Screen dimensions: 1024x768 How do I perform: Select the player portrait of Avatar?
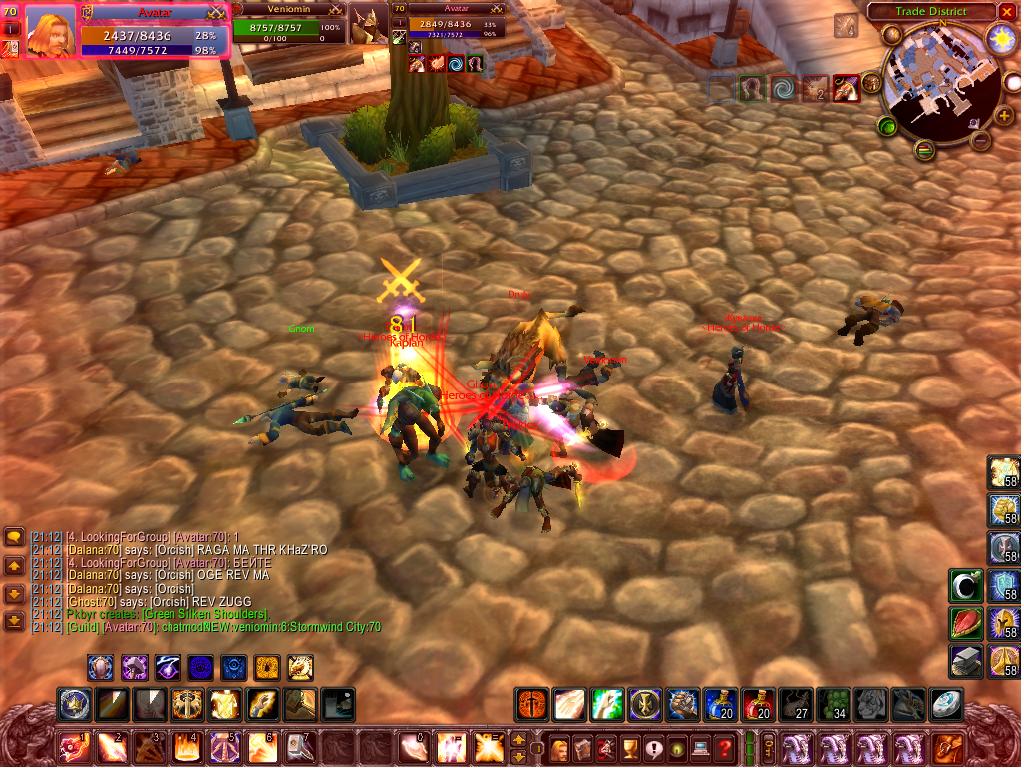tap(50, 30)
